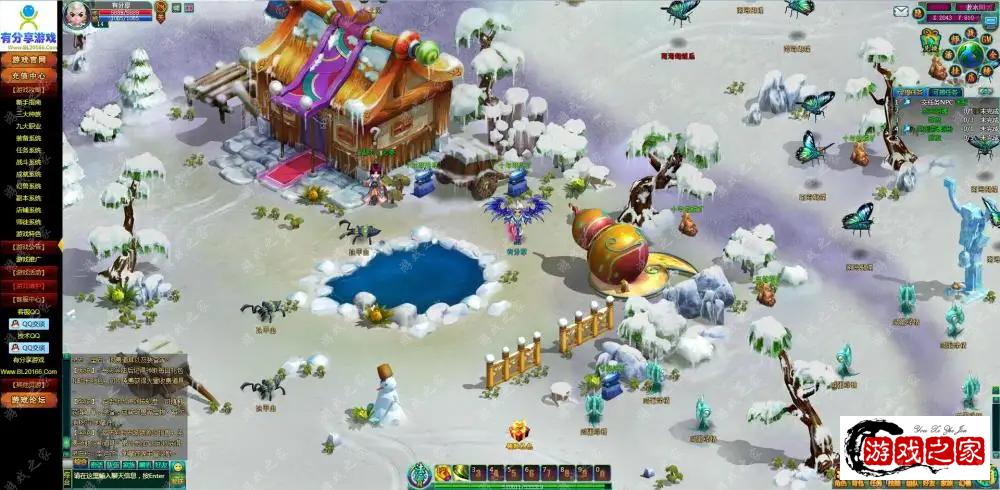The width and height of the screenshot is (1000, 490).
Task: Open the 游戏官网 sidebar link
Action: click(29, 61)
